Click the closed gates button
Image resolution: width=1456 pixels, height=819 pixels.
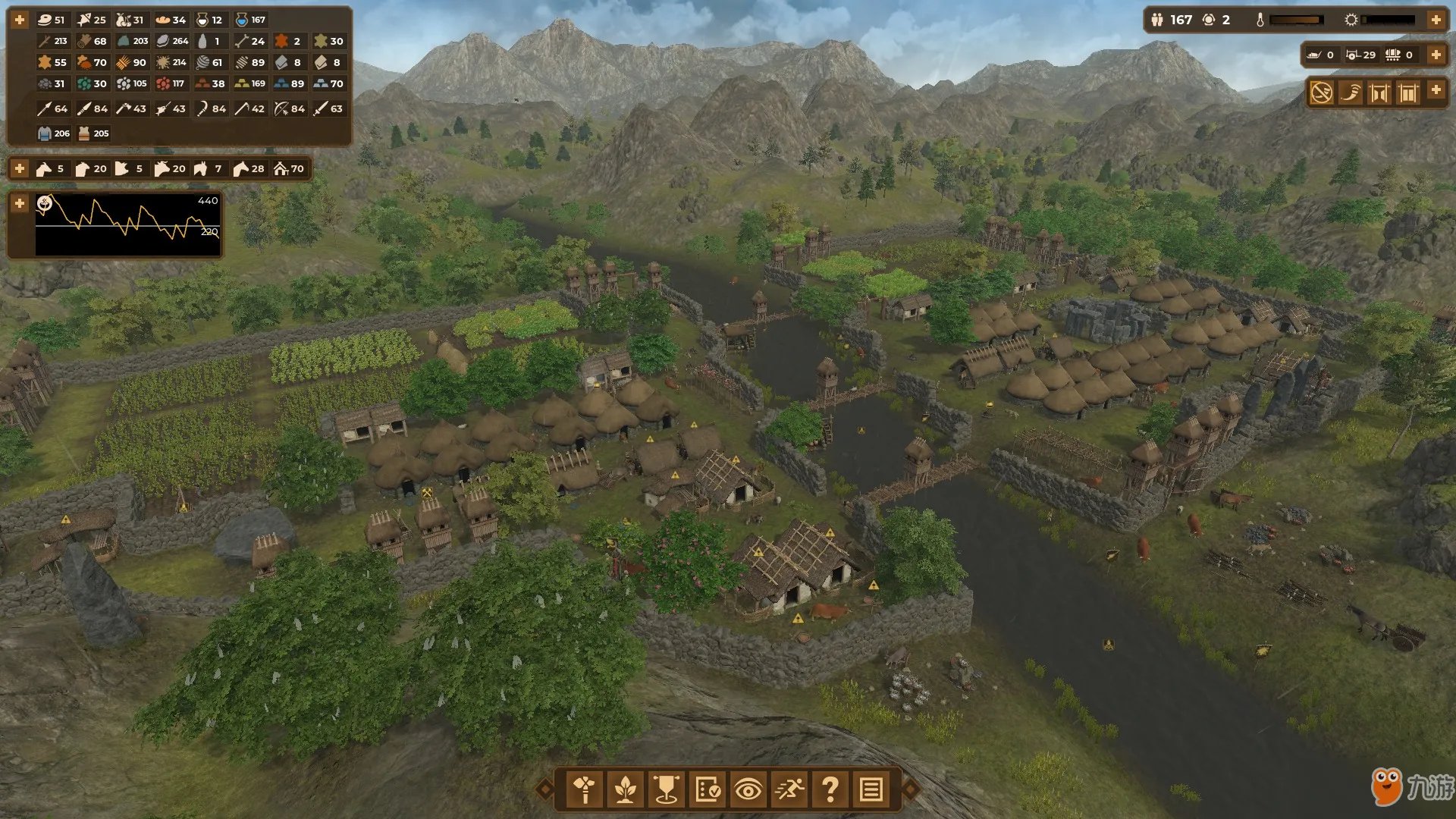[1408, 93]
